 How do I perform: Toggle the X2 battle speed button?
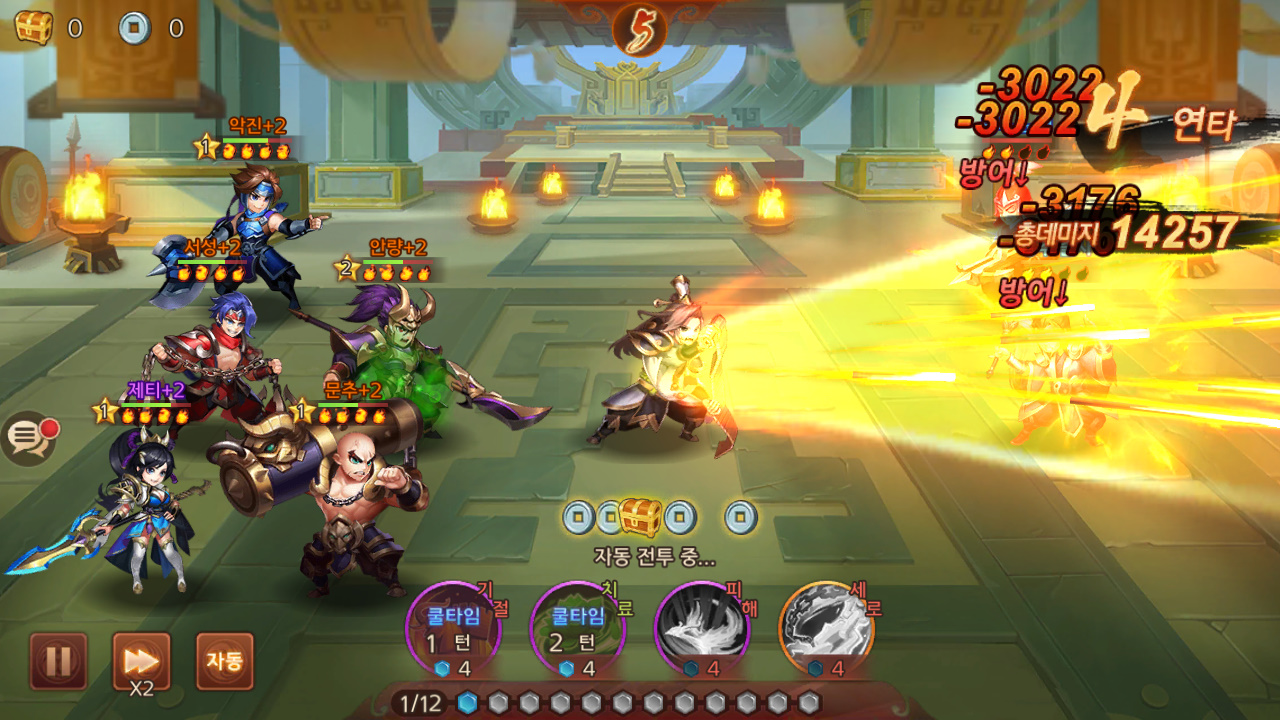point(141,660)
